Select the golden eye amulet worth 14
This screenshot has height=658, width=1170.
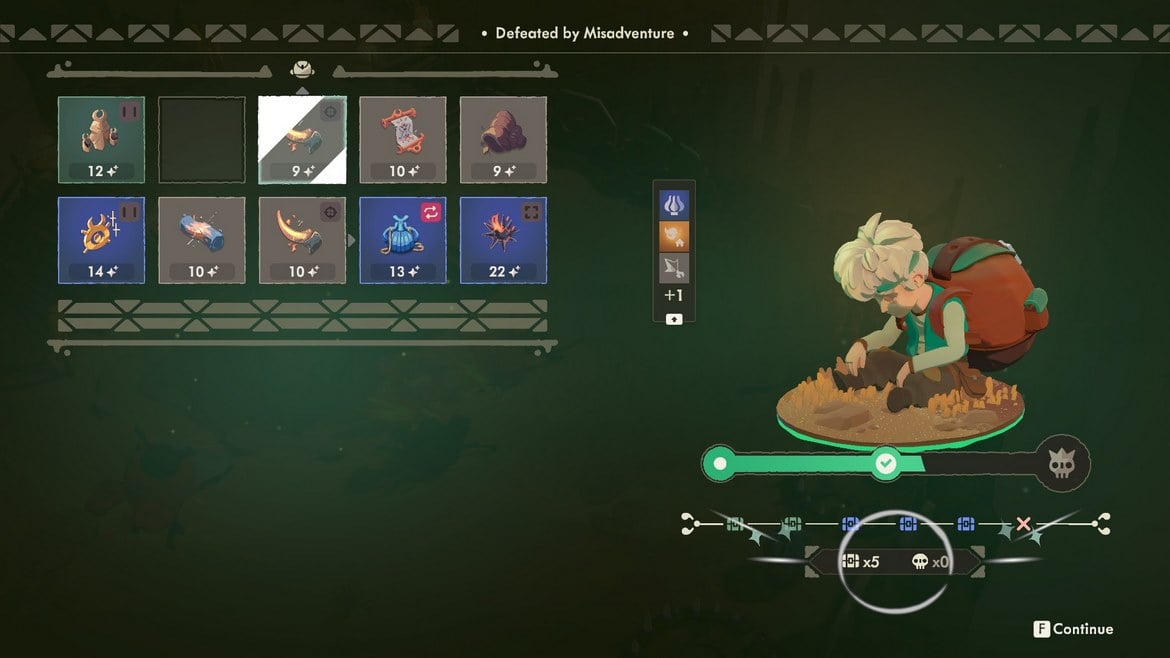tap(101, 240)
